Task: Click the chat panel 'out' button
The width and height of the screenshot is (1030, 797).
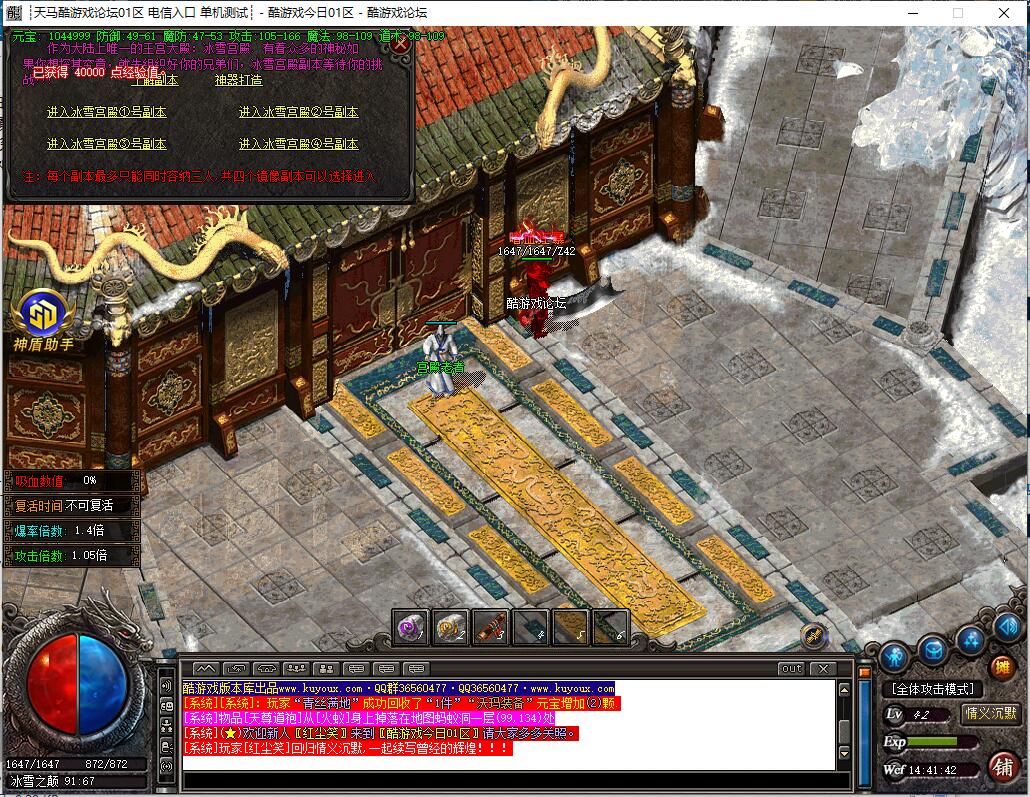Action: point(791,668)
